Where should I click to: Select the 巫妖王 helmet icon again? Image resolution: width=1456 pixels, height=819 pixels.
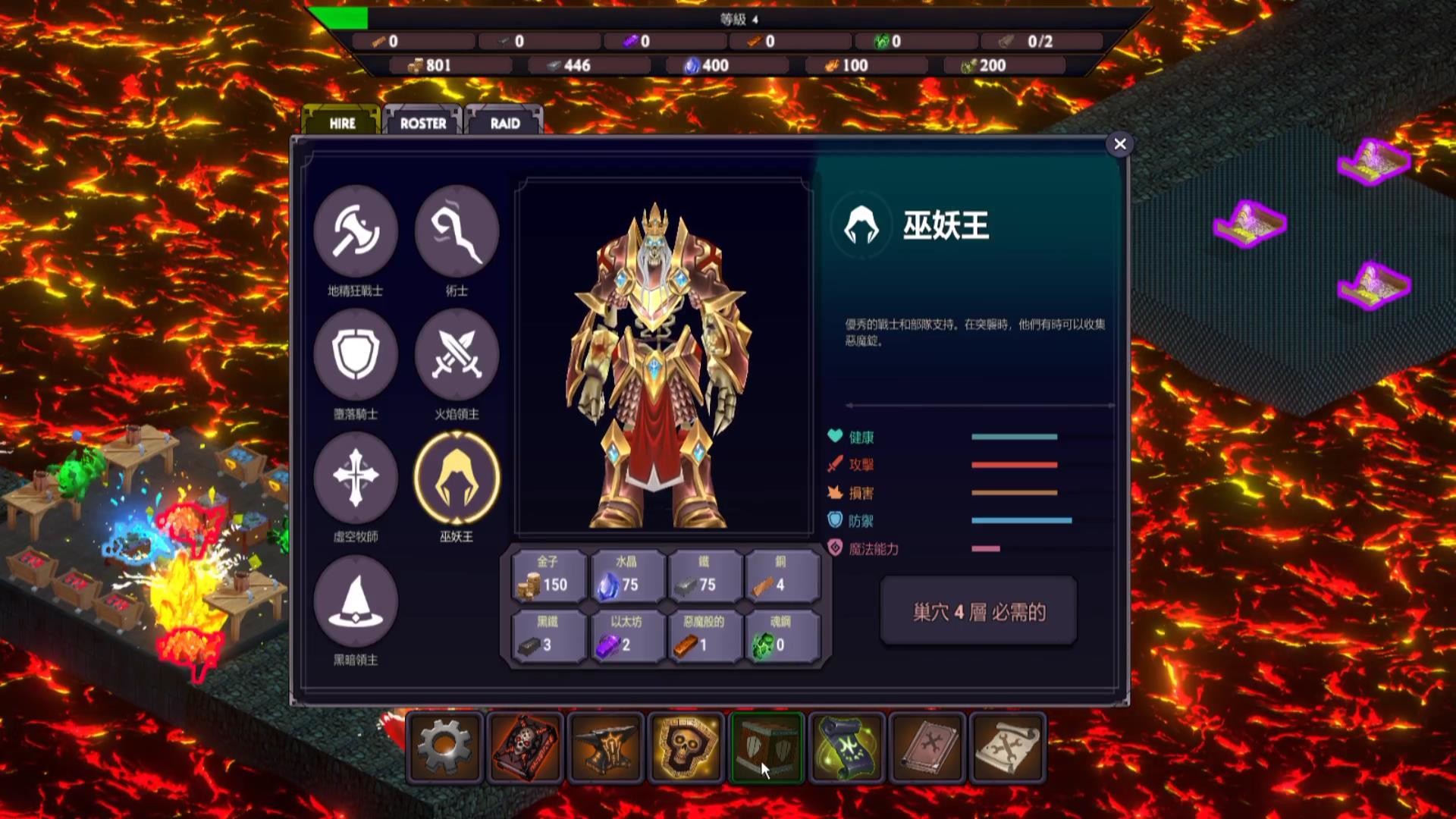point(456,478)
